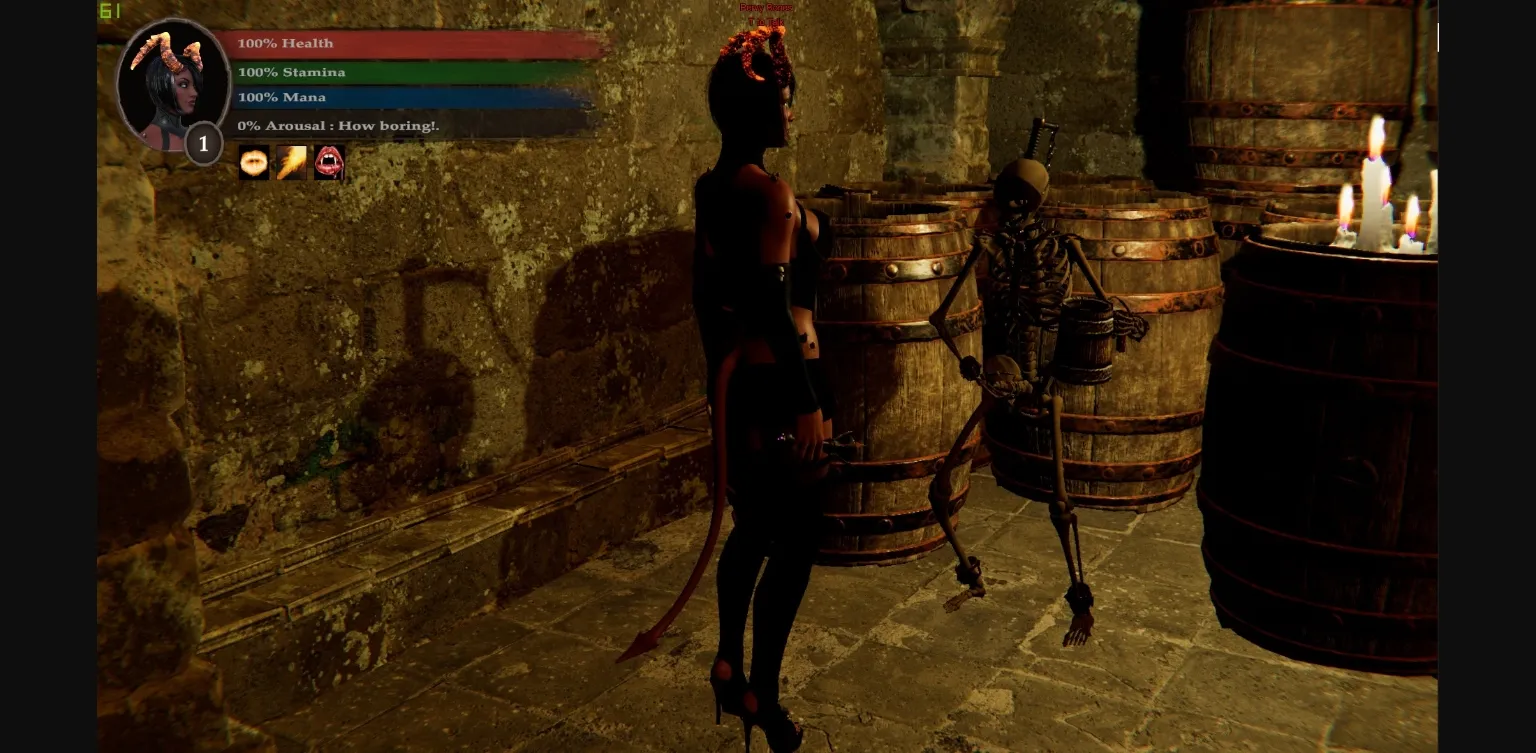The width and height of the screenshot is (1536, 753).
Task: Use the vampire bite ability icon
Action: point(330,162)
